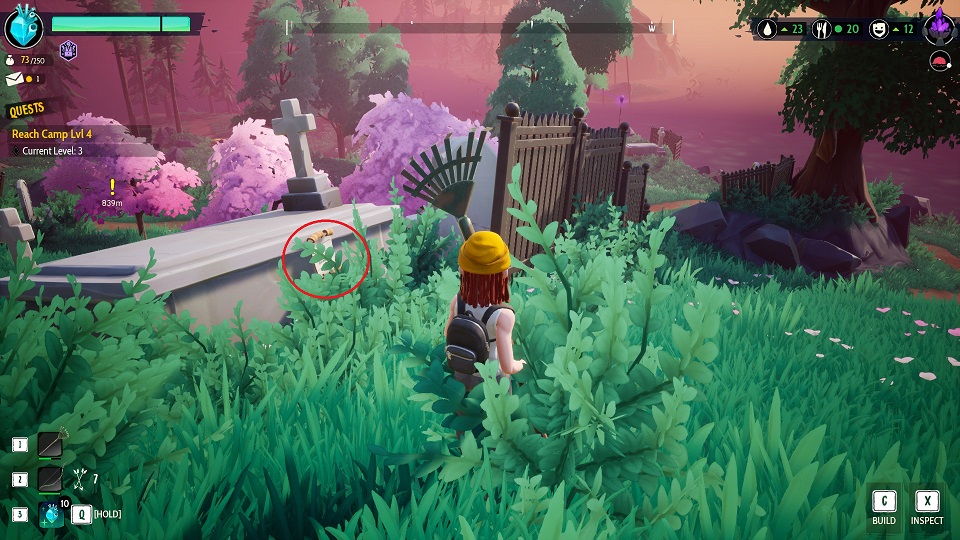Click the red sunset time-of-day icon
This screenshot has height=540, width=960.
(940, 62)
